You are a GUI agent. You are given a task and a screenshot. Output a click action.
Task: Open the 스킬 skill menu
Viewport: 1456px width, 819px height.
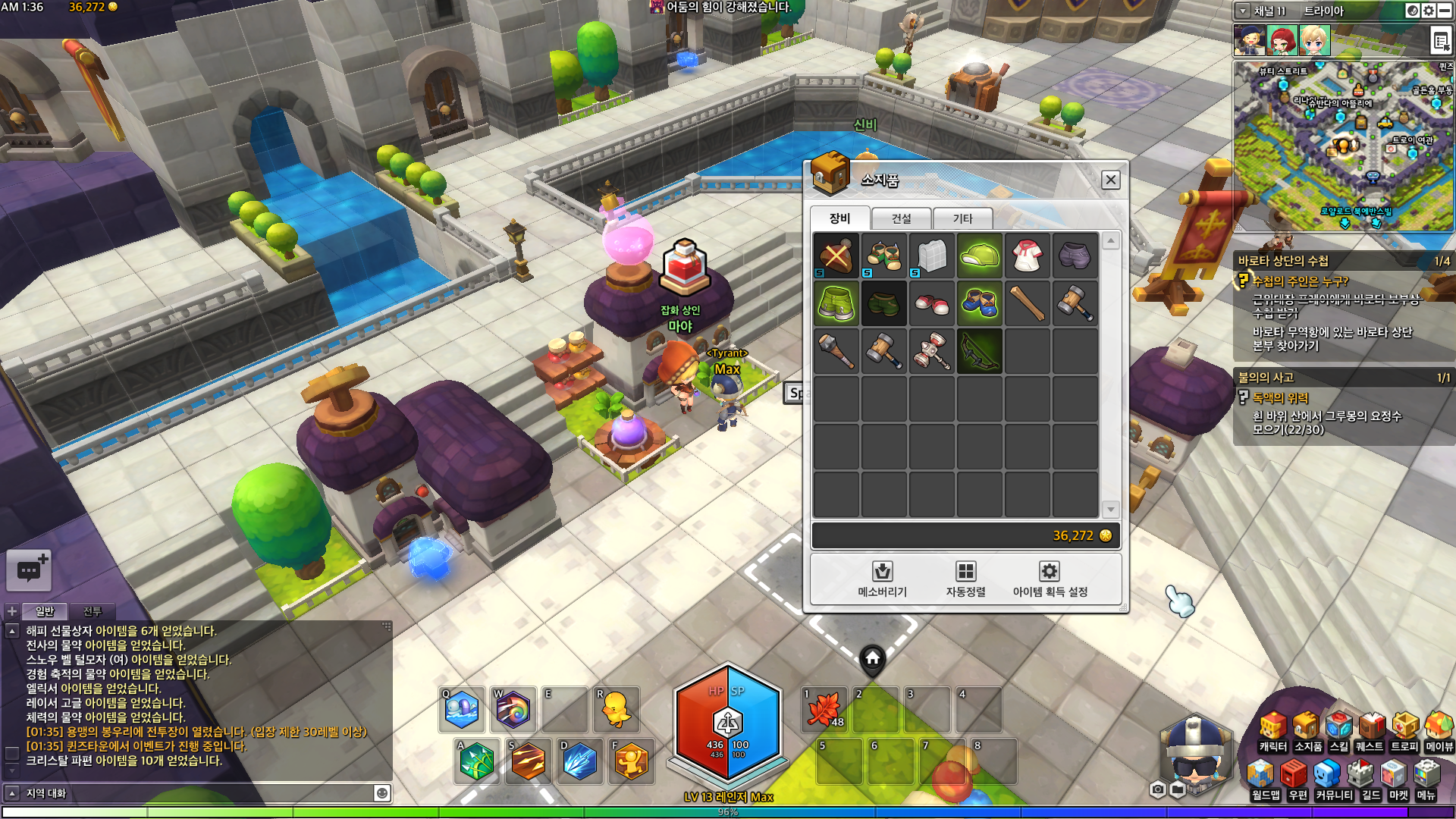[1339, 733]
